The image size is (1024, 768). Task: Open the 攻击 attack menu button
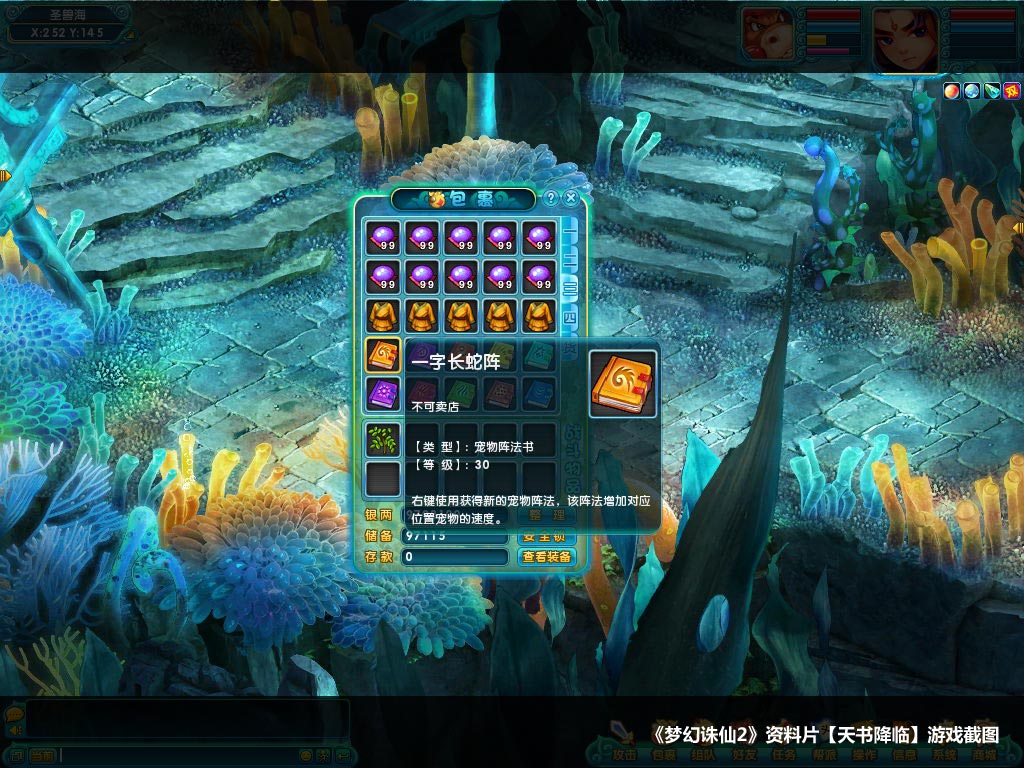[x=625, y=755]
